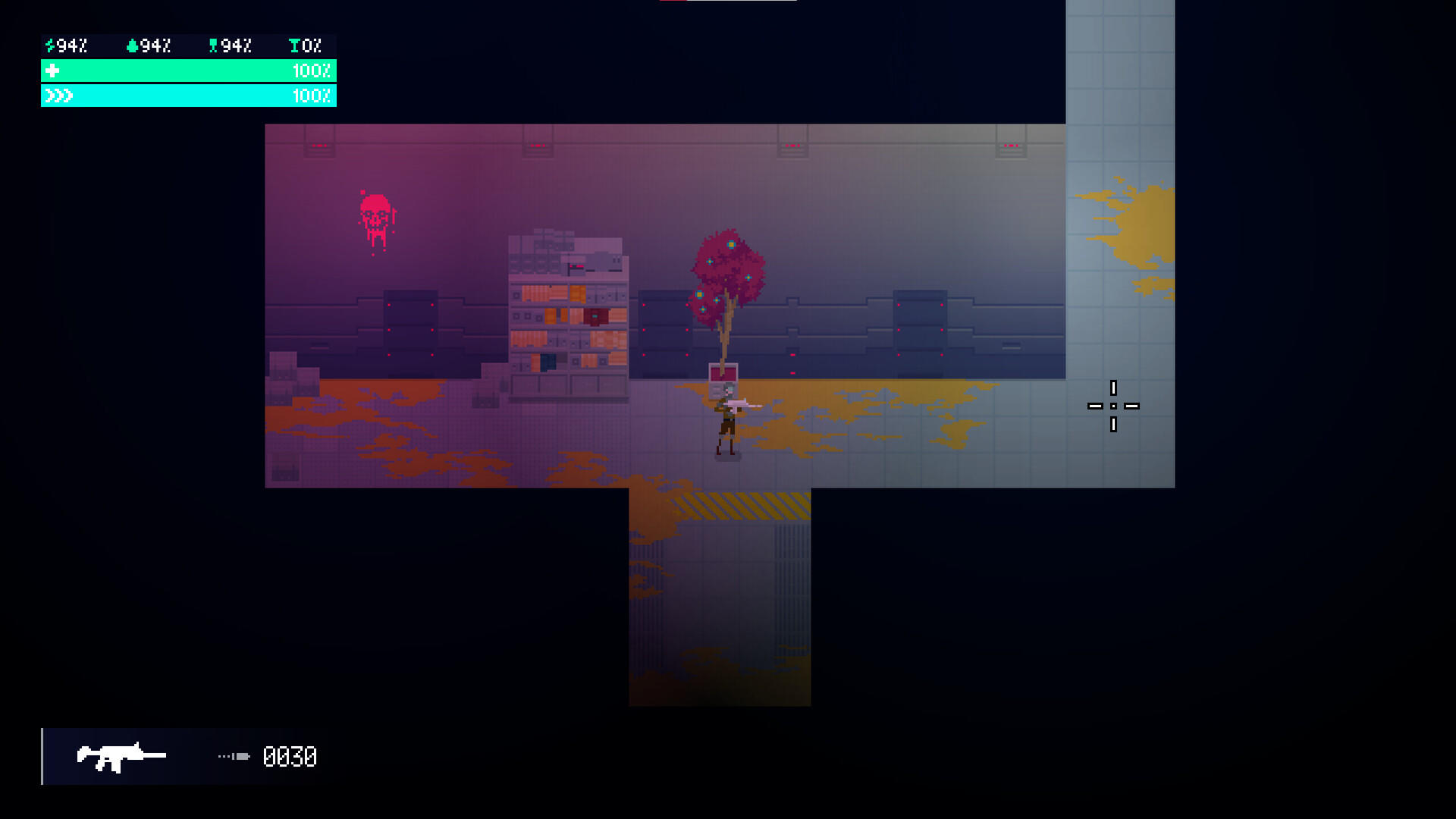This screenshot has height=819, width=1456.
Task: Click the teal droplet stat icon showing 94%
Action: point(132,45)
